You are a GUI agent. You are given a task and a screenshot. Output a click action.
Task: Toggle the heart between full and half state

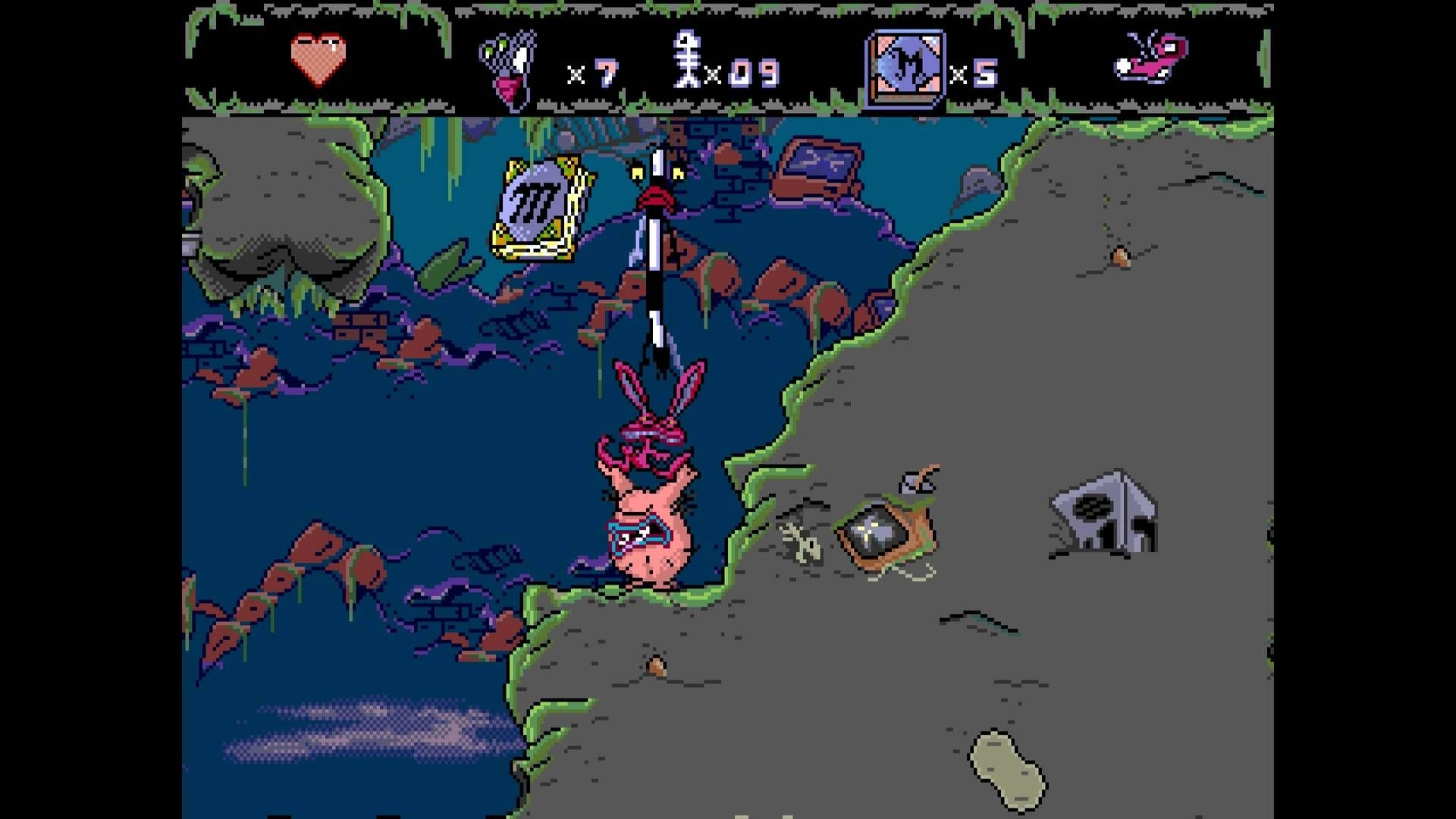pyautogui.click(x=318, y=59)
